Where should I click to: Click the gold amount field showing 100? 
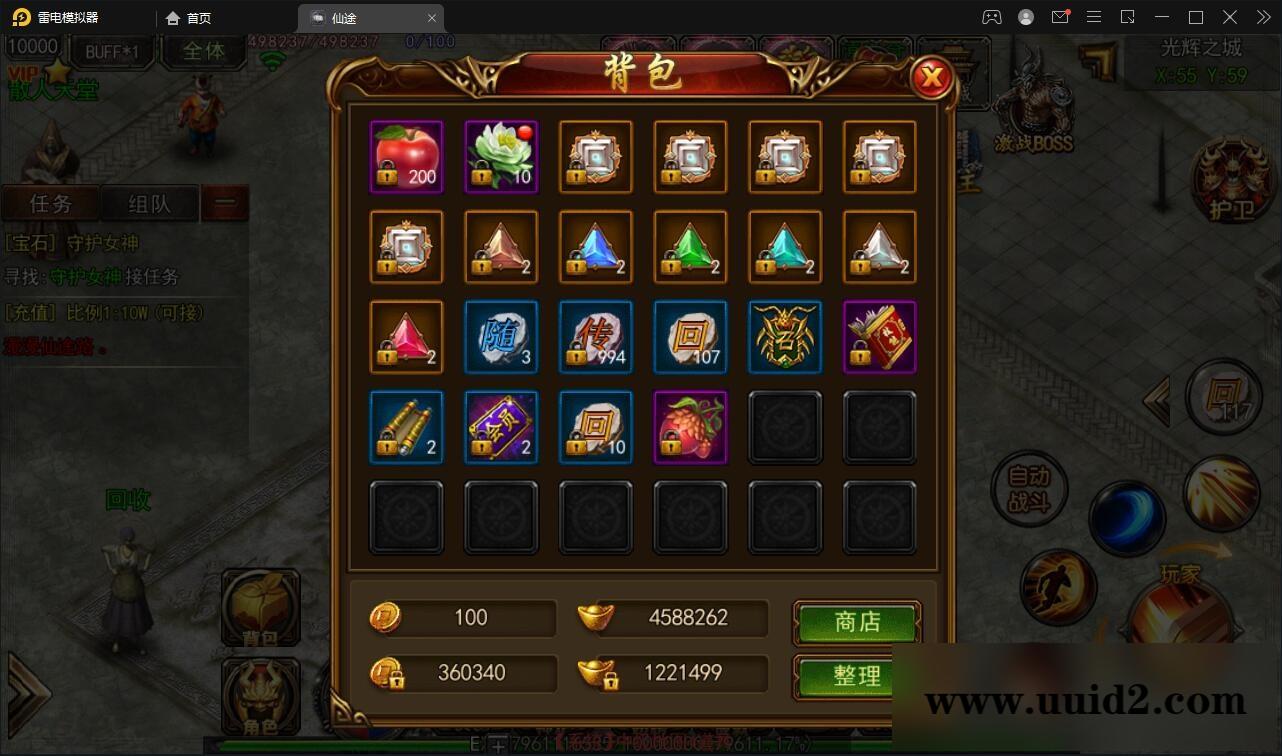pyautogui.click(x=470, y=618)
